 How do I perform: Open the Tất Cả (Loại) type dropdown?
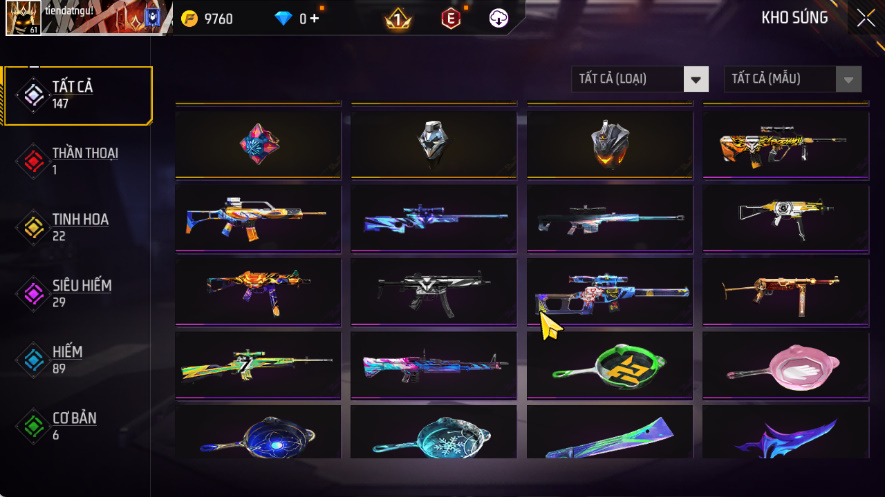(x=640, y=79)
